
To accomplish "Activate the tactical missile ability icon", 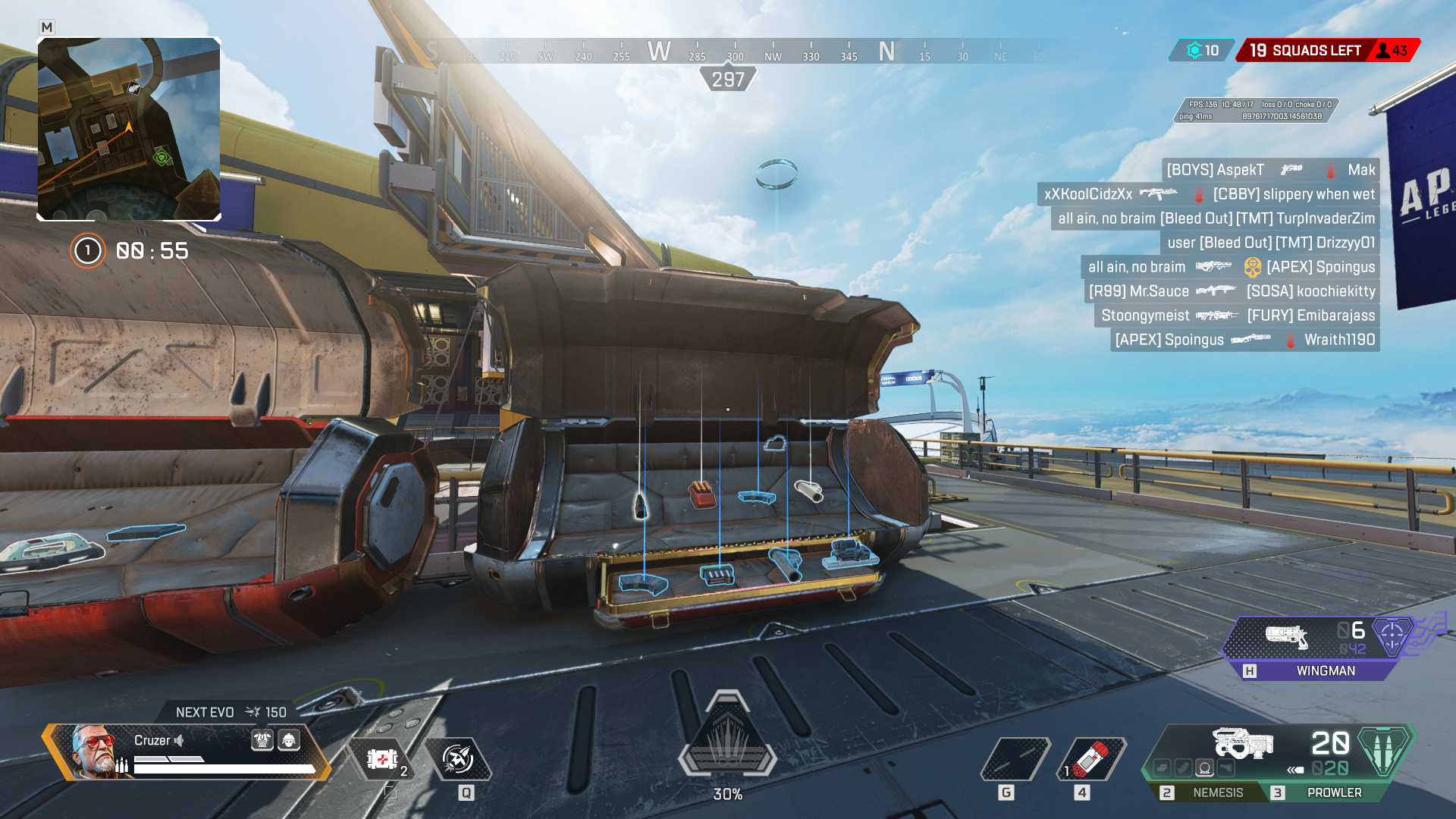I will coord(458,758).
